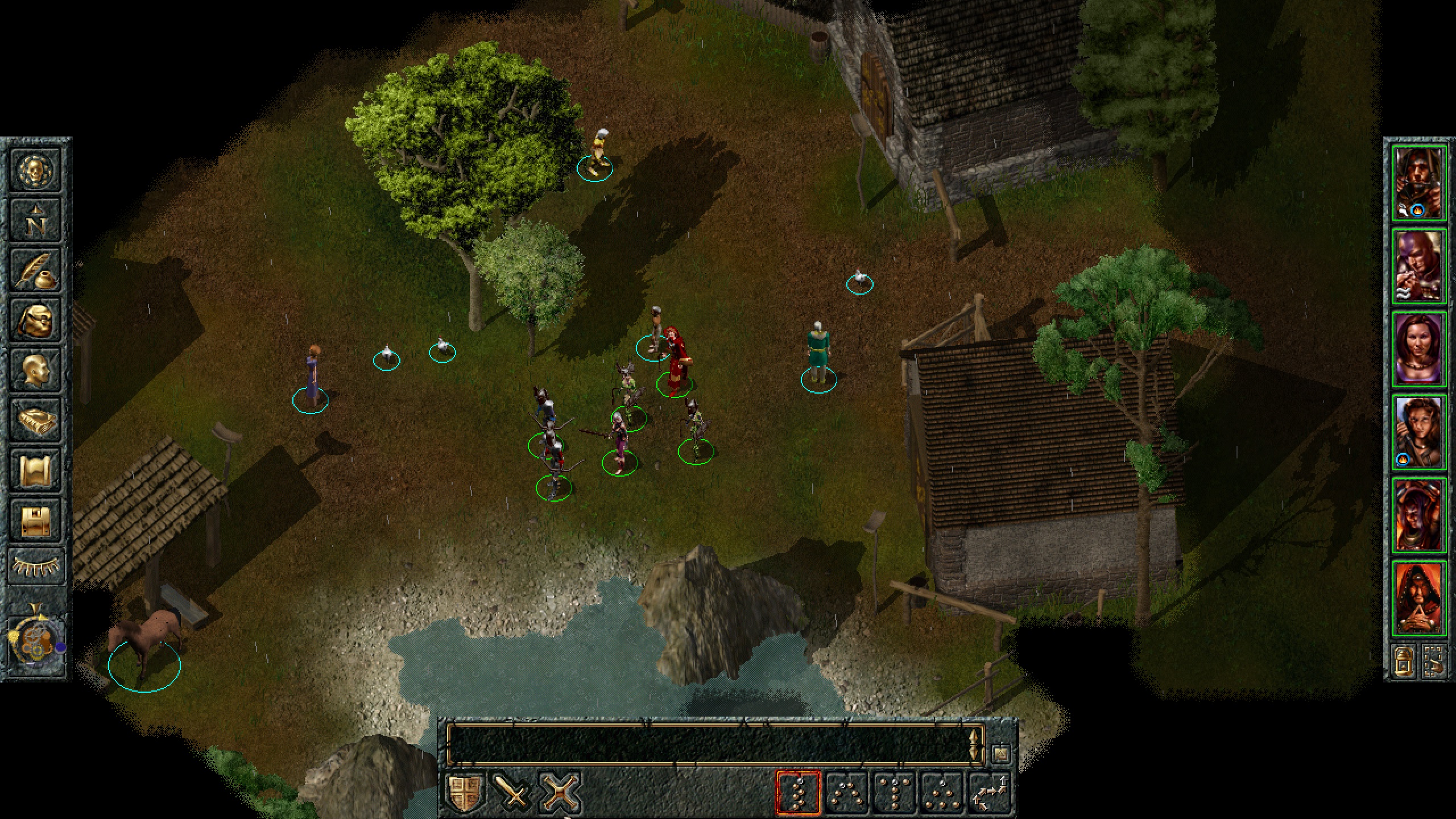Select the red-hooded mage portrait at the bottom
Image resolution: width=1456 pixels, height=819 pixels.
pos(1418,597)
